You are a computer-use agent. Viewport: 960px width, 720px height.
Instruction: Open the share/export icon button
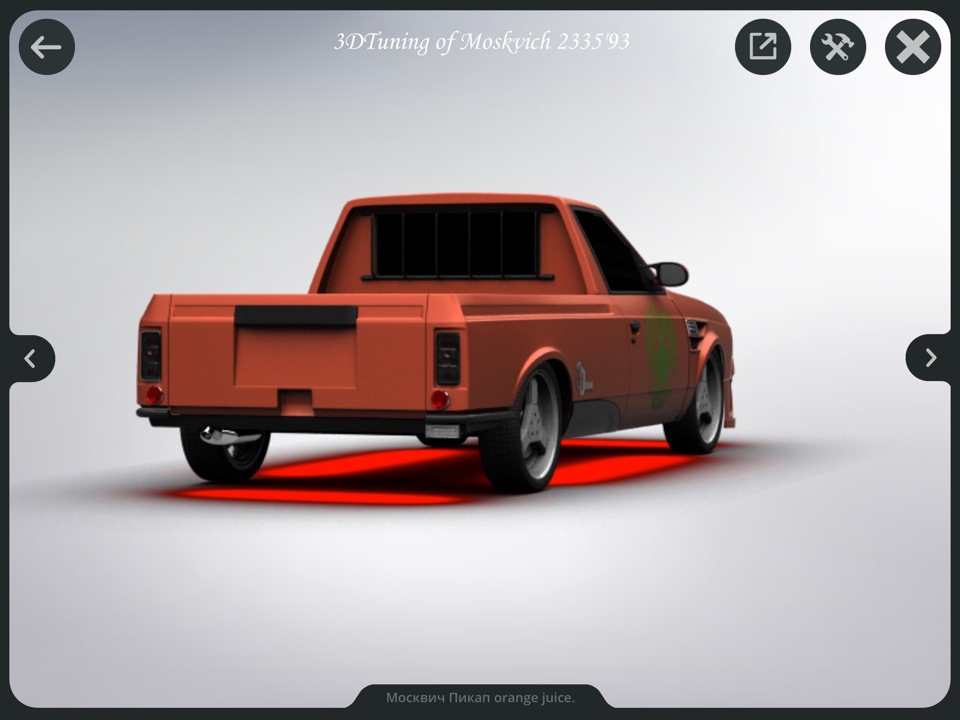tap(763, 47)
